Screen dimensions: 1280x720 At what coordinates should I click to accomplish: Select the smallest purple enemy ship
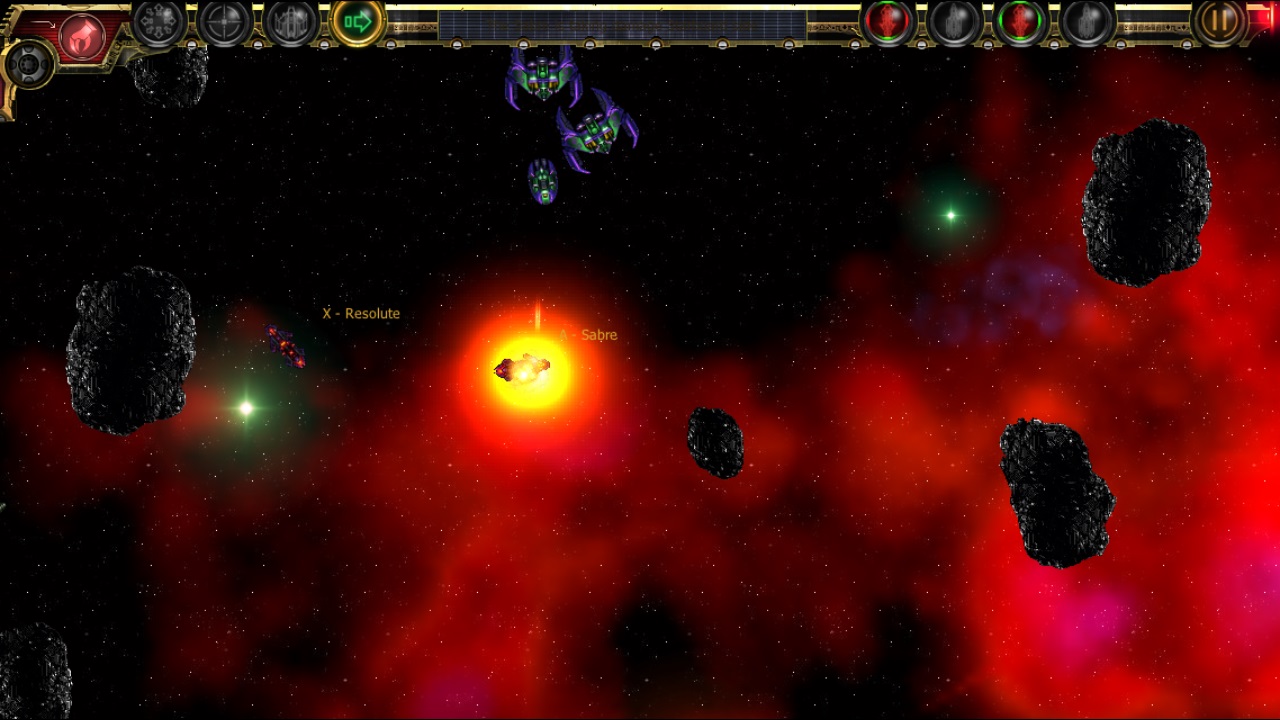(542, 182)
